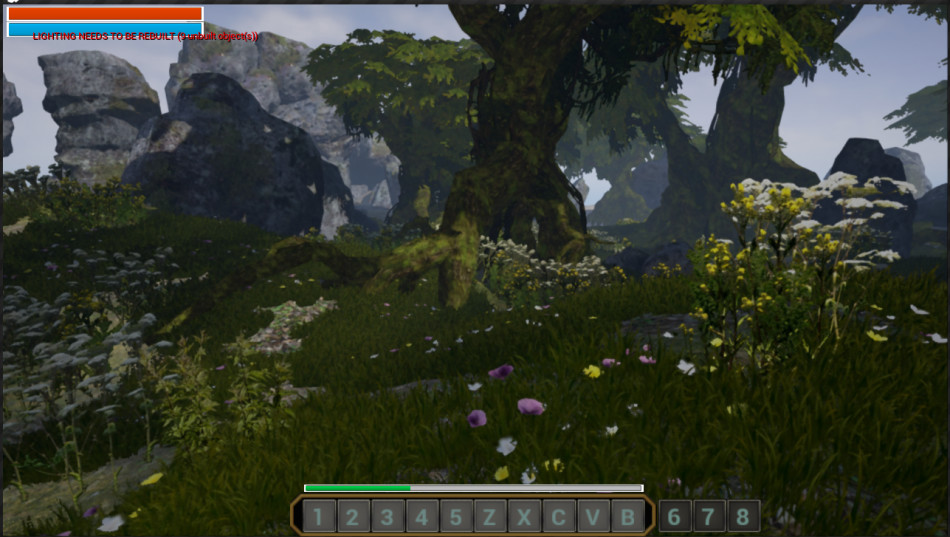Activate the side slot marked 8
The image size is (950, 537).
743,517
